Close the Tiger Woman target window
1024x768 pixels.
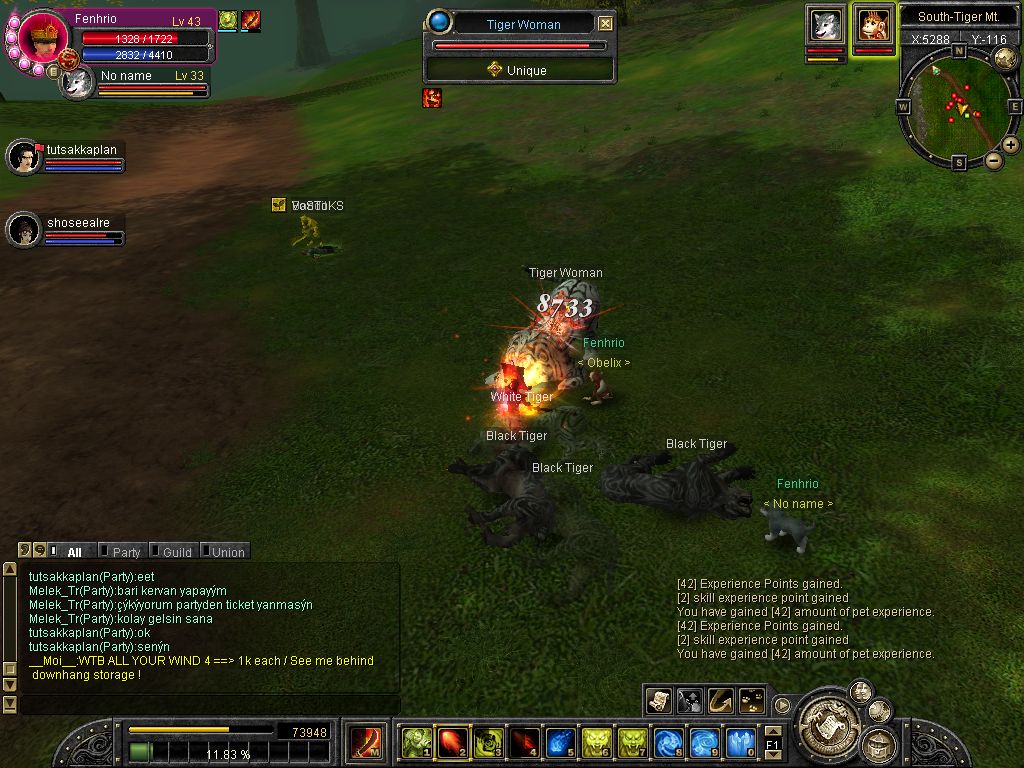(x=605, y=24)
